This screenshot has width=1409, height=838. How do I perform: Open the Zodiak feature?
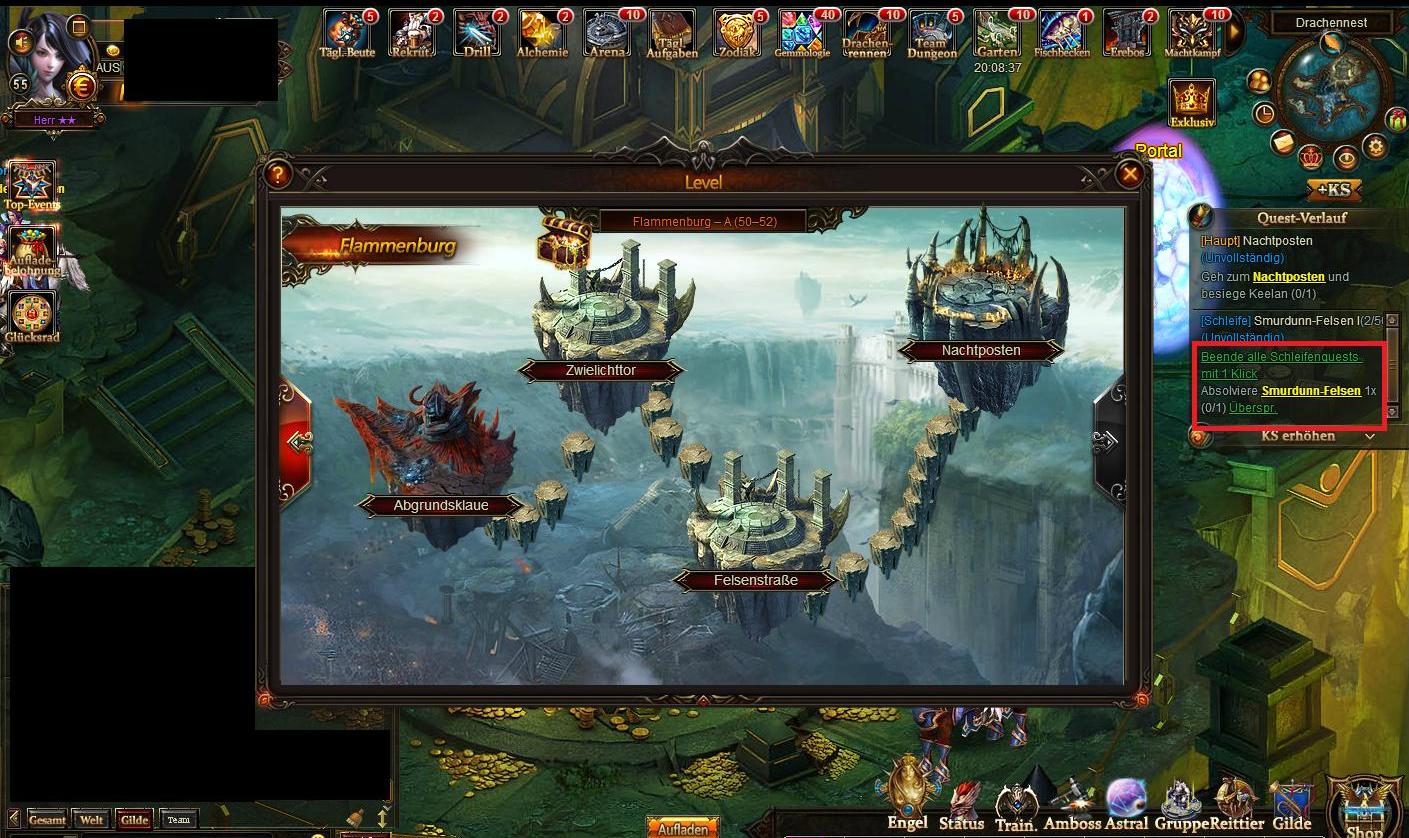click(737, 33)
